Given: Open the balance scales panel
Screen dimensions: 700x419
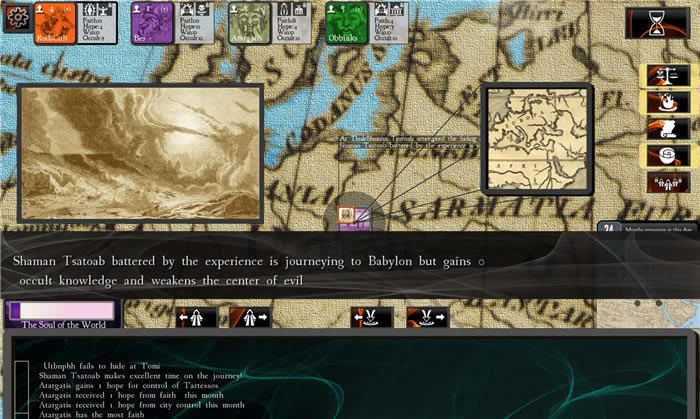Looking at the screenshot, I should point(661,76).
